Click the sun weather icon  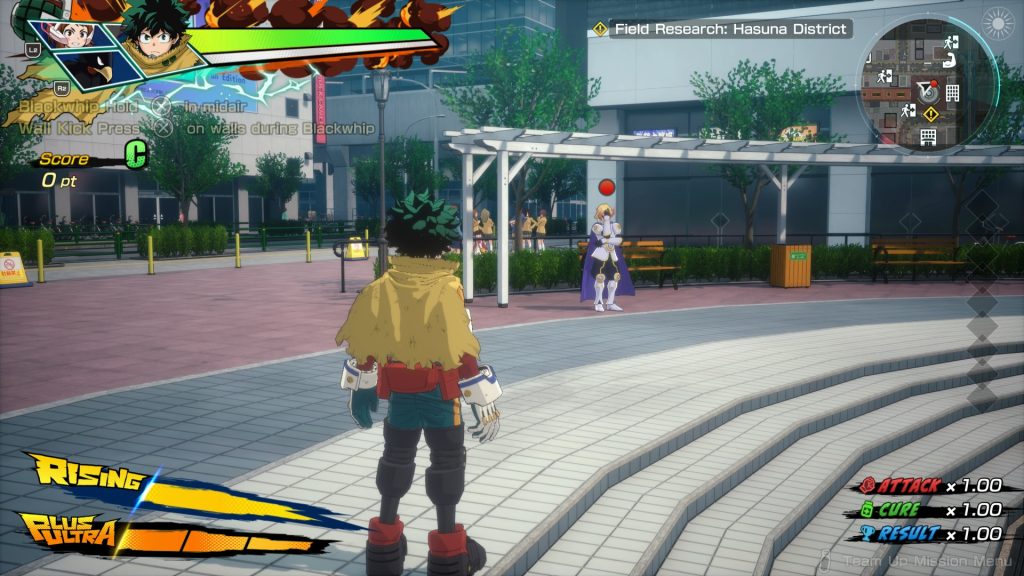pos(997,23)
